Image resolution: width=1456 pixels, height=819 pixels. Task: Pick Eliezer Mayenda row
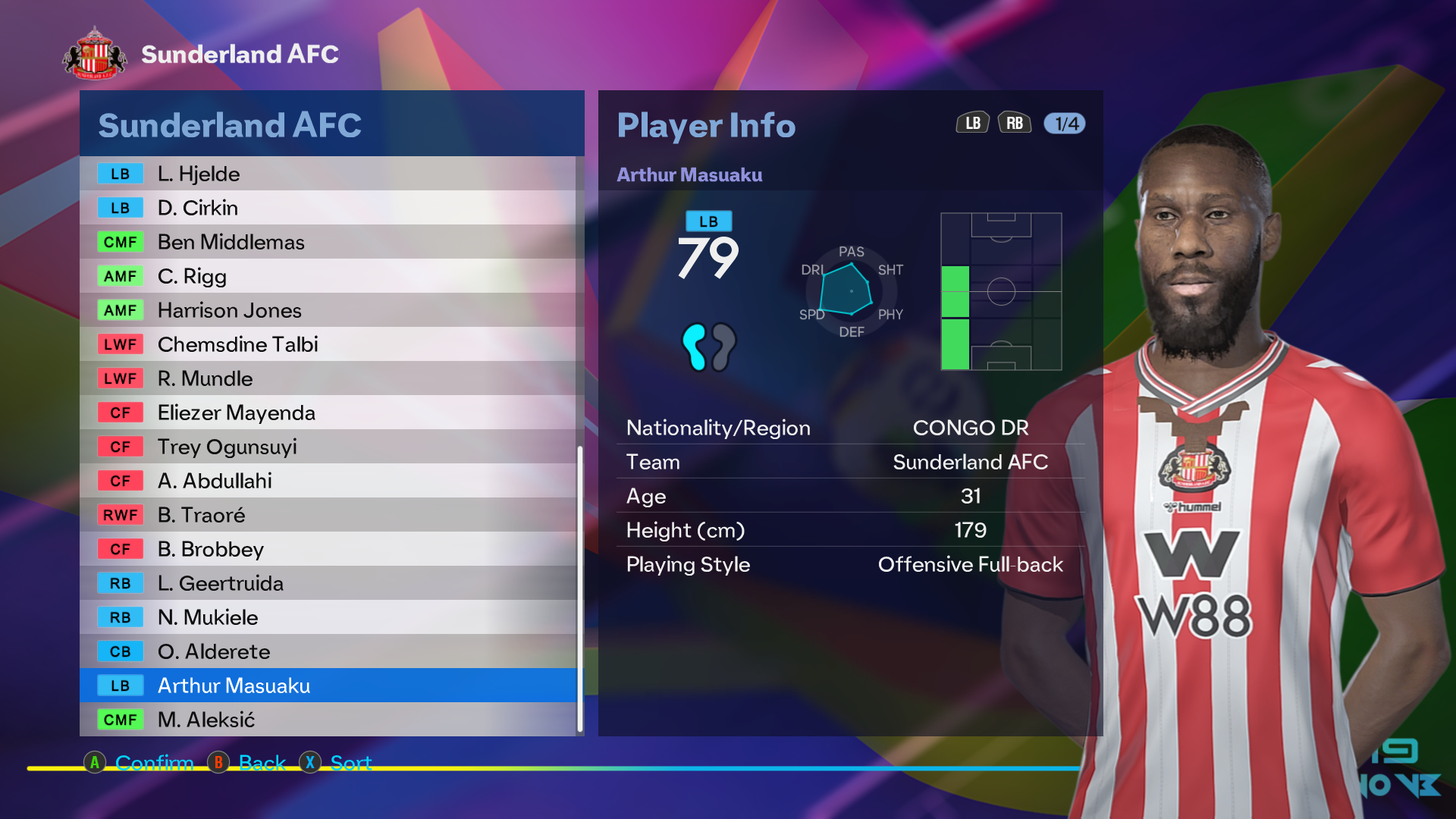(x=328, y=413)
